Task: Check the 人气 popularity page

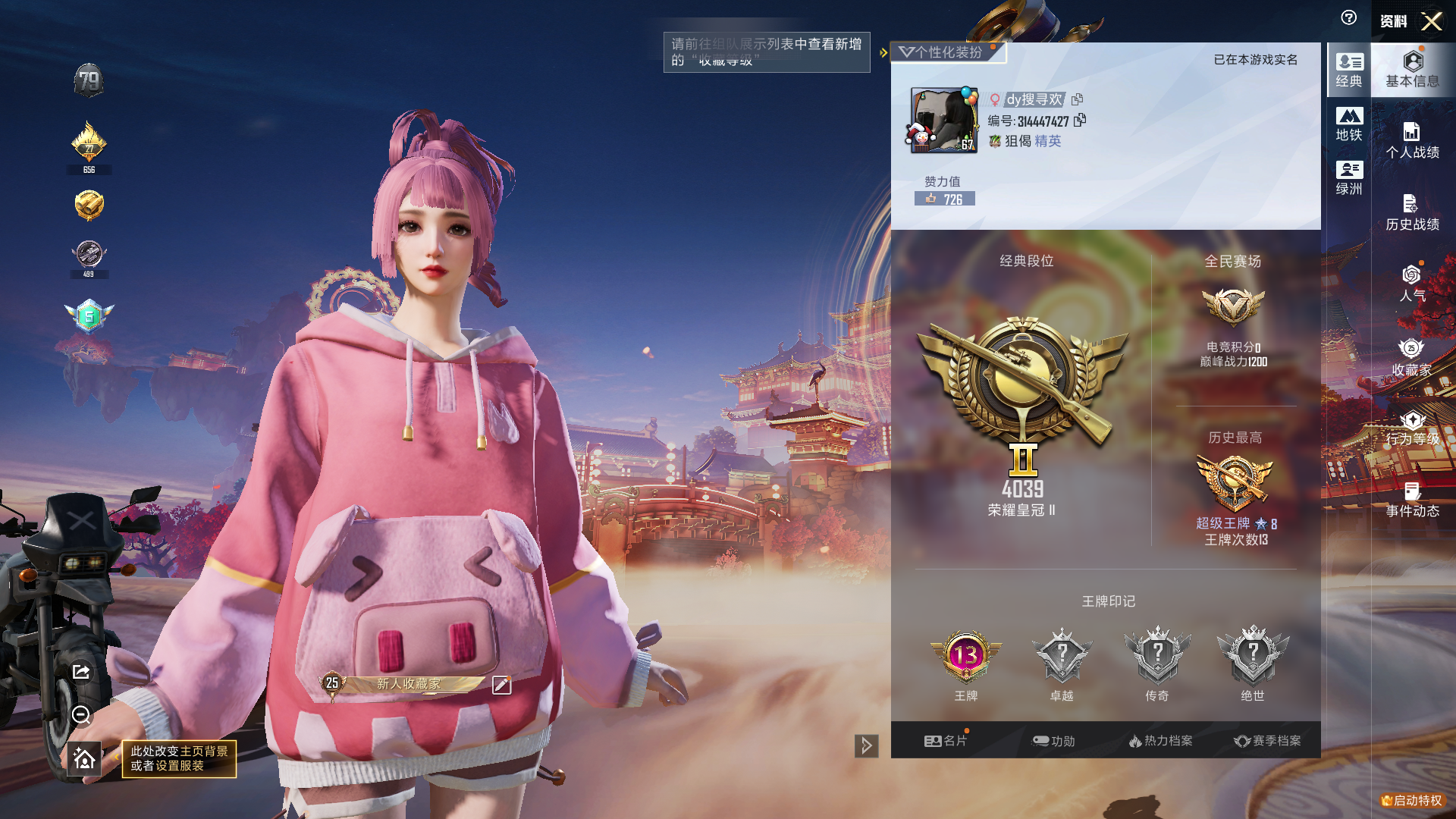Action: pyautogui.click(x=1412, y=284)
